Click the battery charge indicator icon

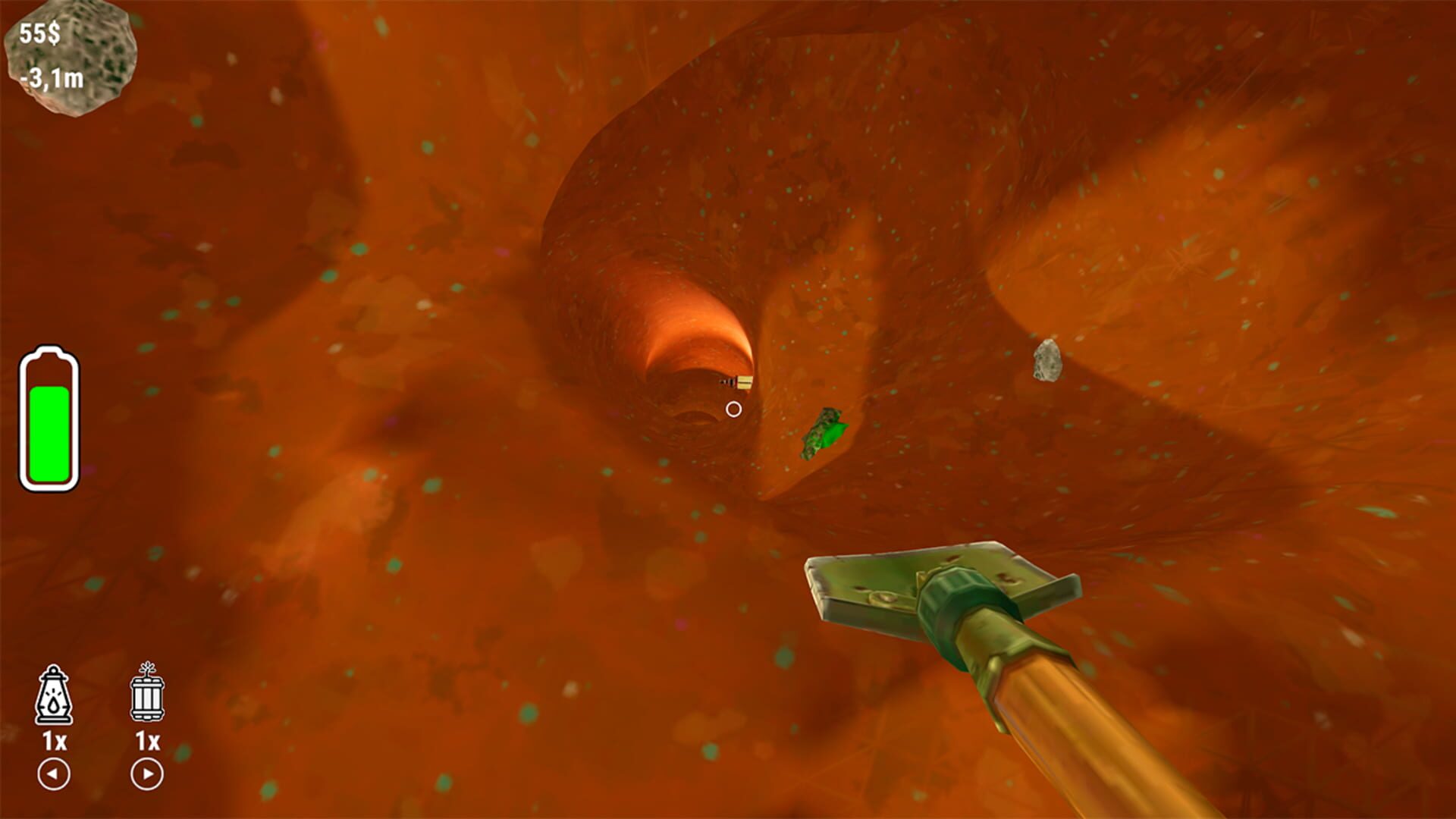49,417
